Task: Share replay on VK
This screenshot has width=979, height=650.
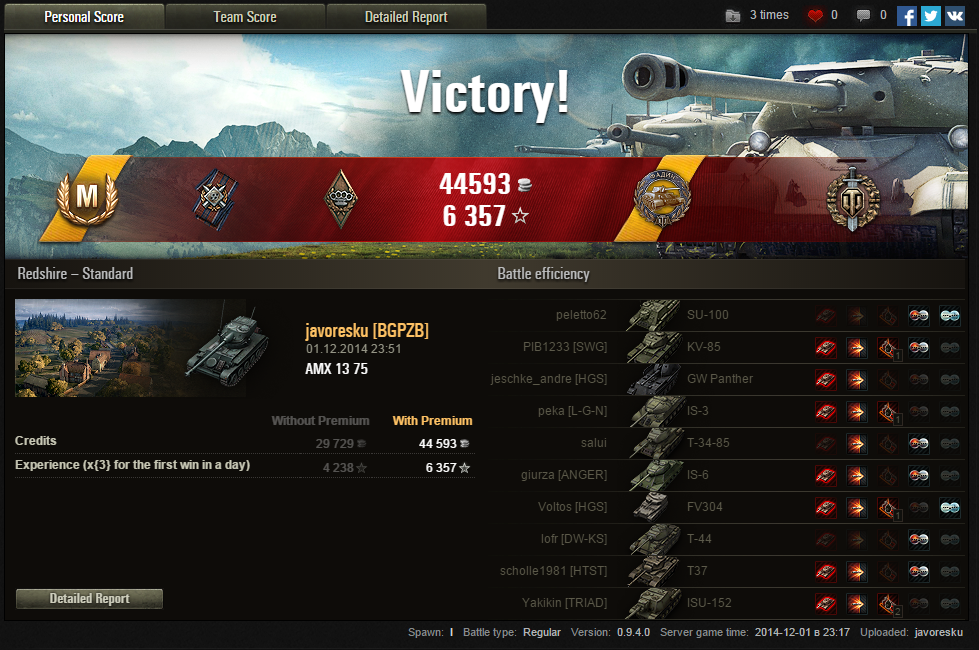Action: coord(955,16)
